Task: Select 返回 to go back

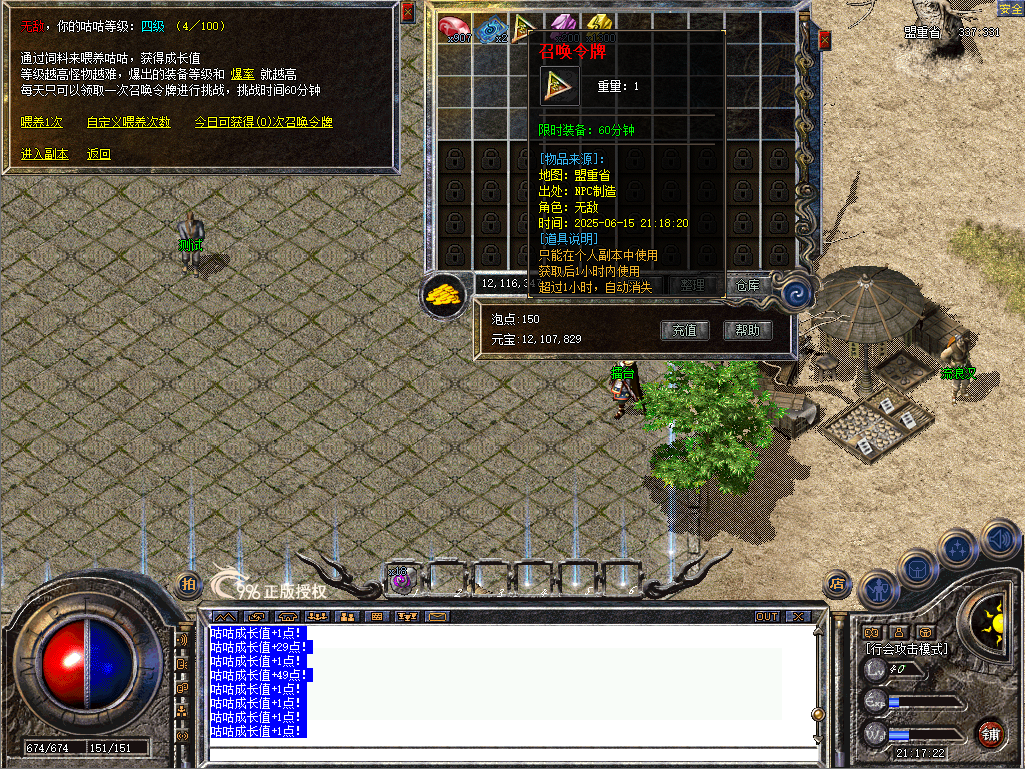Action: (x=98, y=154)
